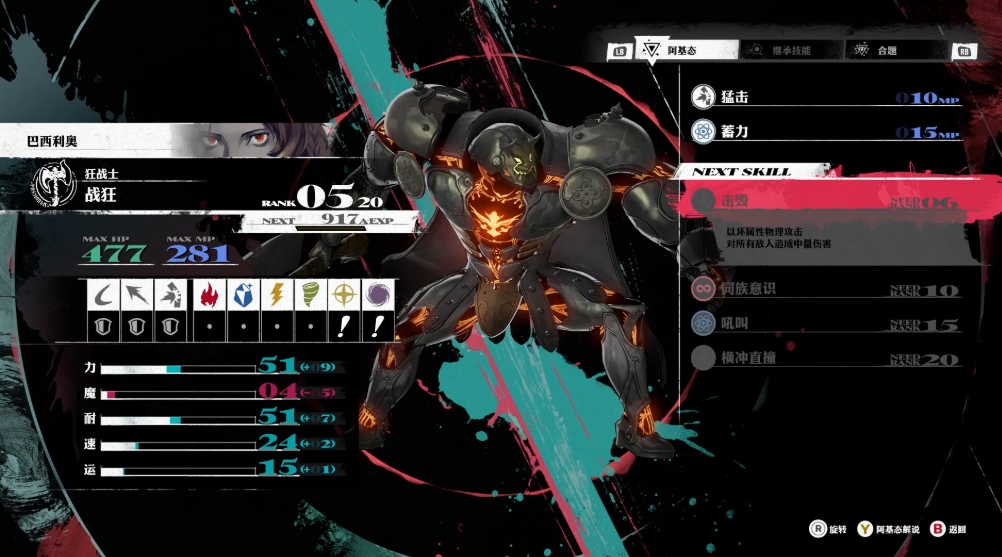Viewport: 1002px width, 557px height.
Task: Open the 继承技能 tab
Action: 789,50
